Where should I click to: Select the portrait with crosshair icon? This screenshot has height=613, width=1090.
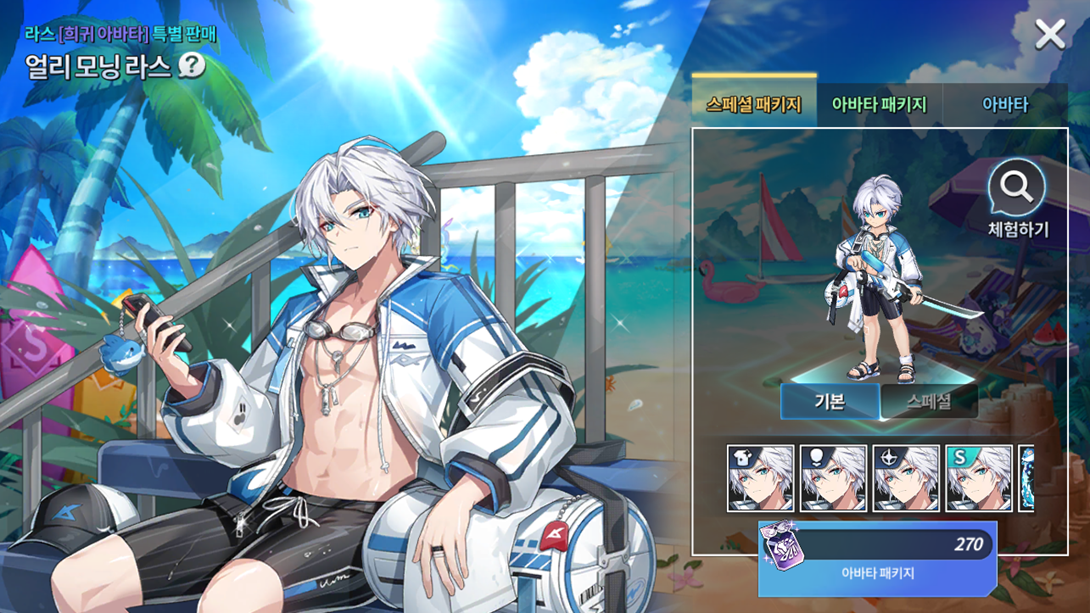click(906, 479)
